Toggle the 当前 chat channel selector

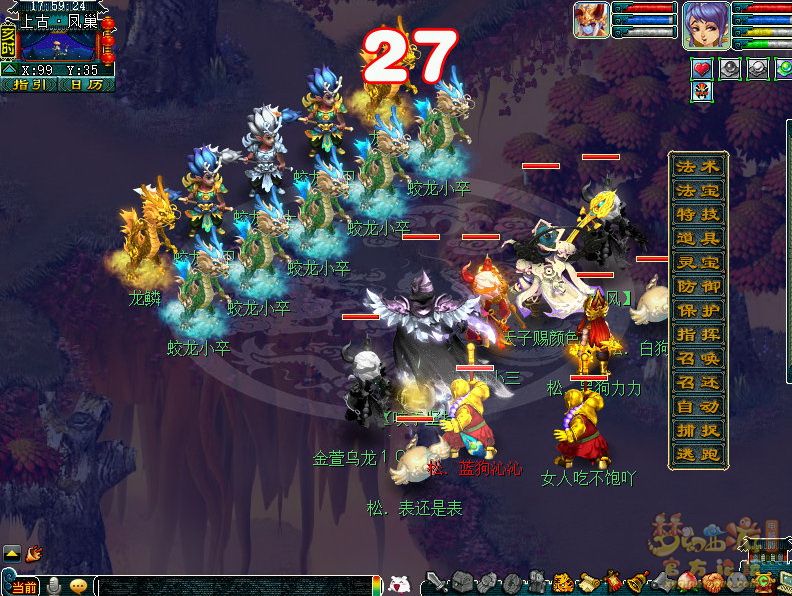coord(22,586)
